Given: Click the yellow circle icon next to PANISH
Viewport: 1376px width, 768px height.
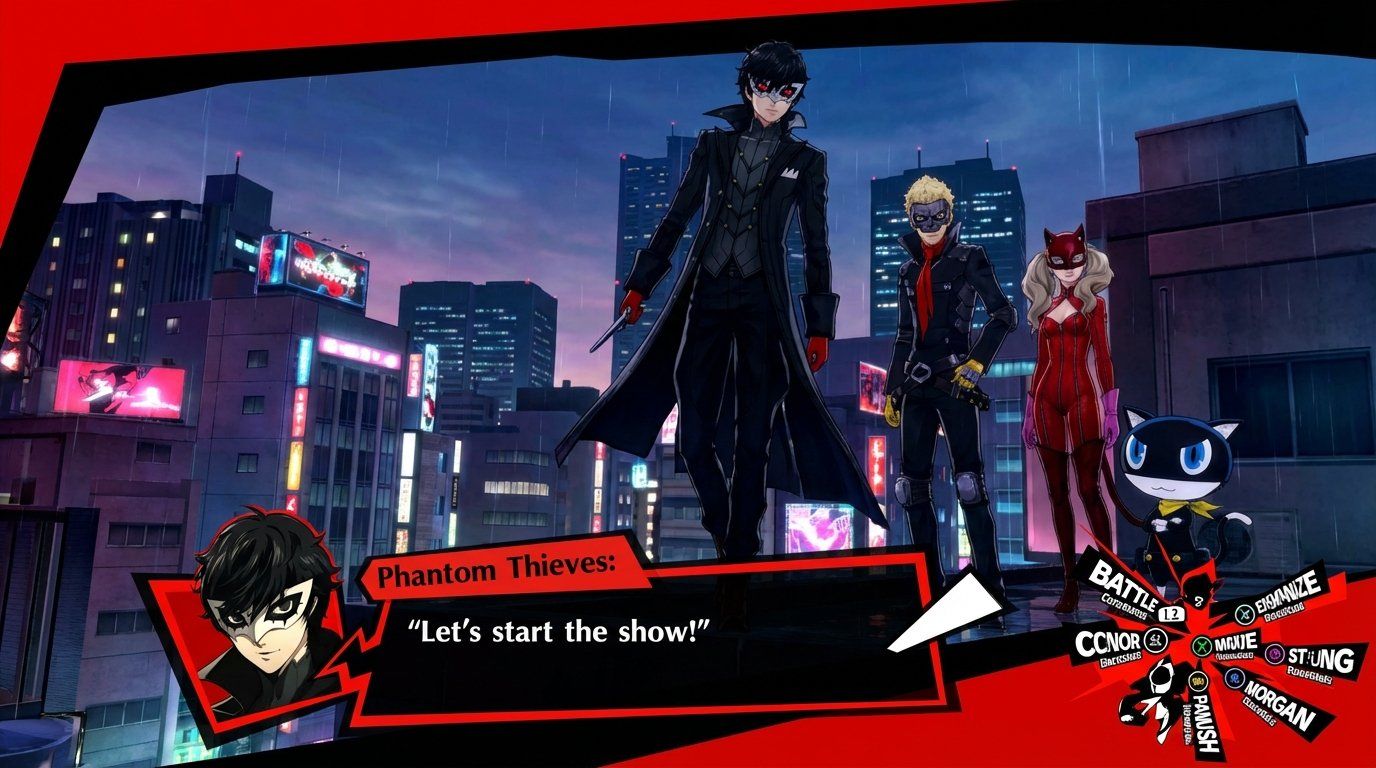Looking at the screenshot, I should pyautogui.click(x=1198, y=682).
